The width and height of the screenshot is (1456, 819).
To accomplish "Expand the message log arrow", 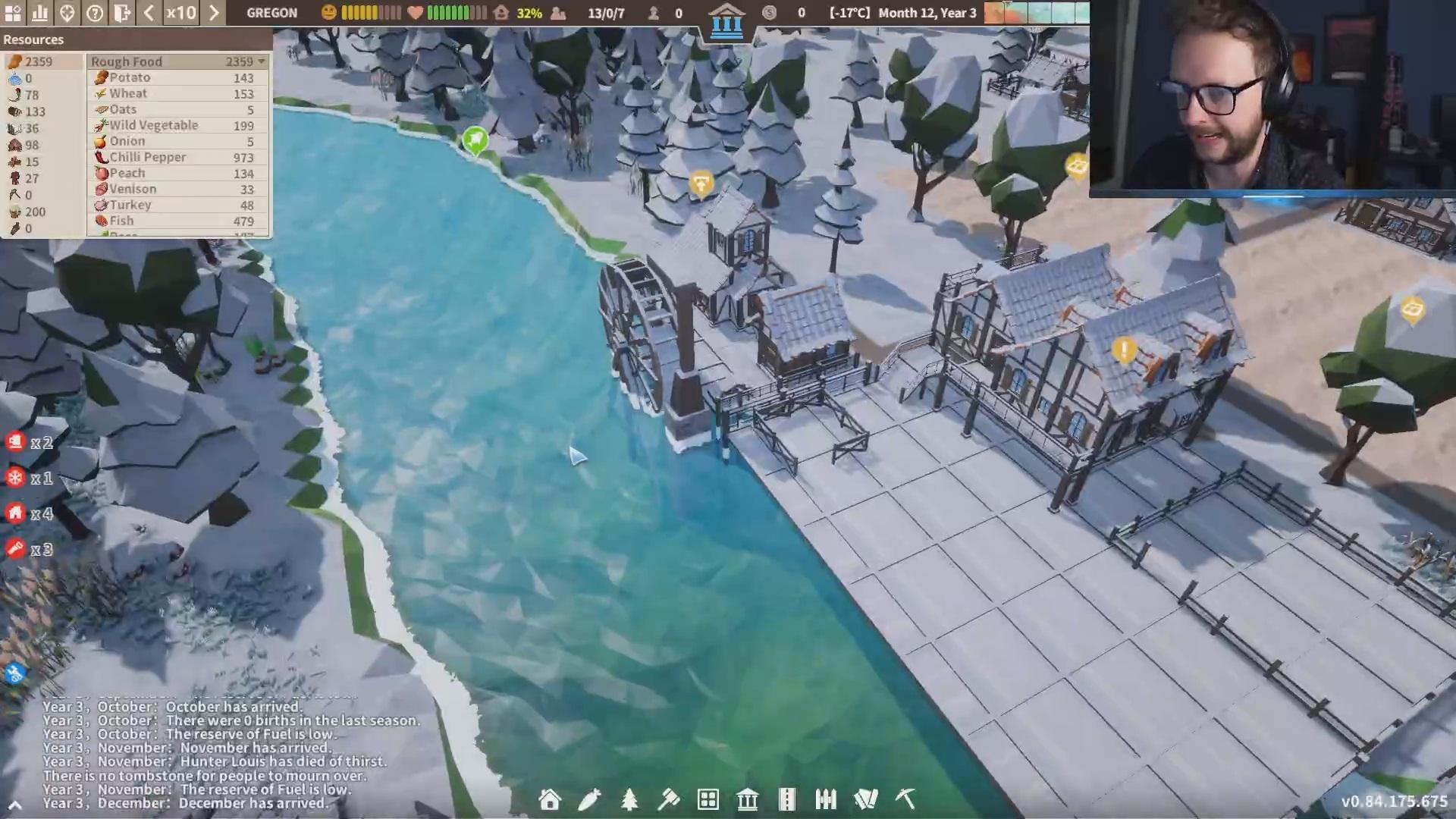I will (x=14, y=805).
